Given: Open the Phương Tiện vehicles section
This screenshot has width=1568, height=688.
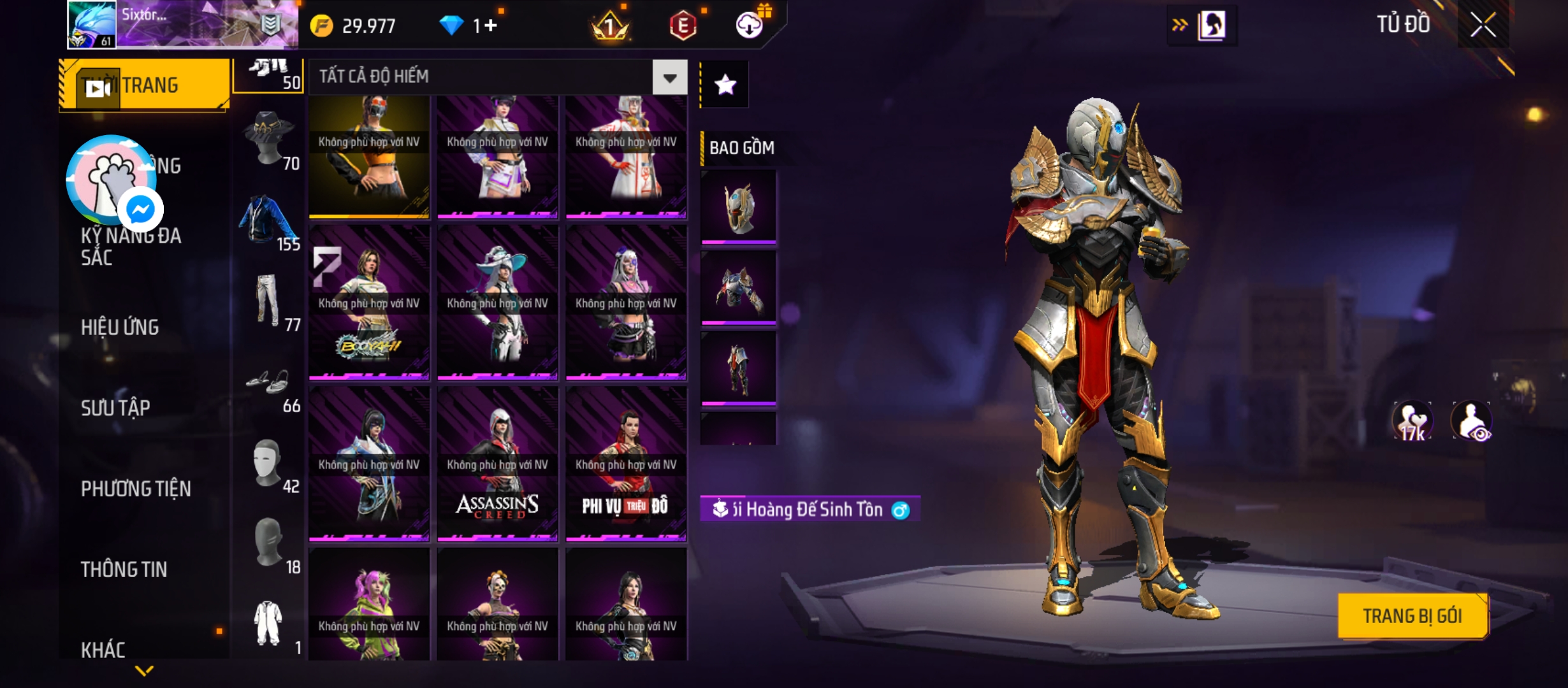Looking at the screenshot, I should [136, 489].
